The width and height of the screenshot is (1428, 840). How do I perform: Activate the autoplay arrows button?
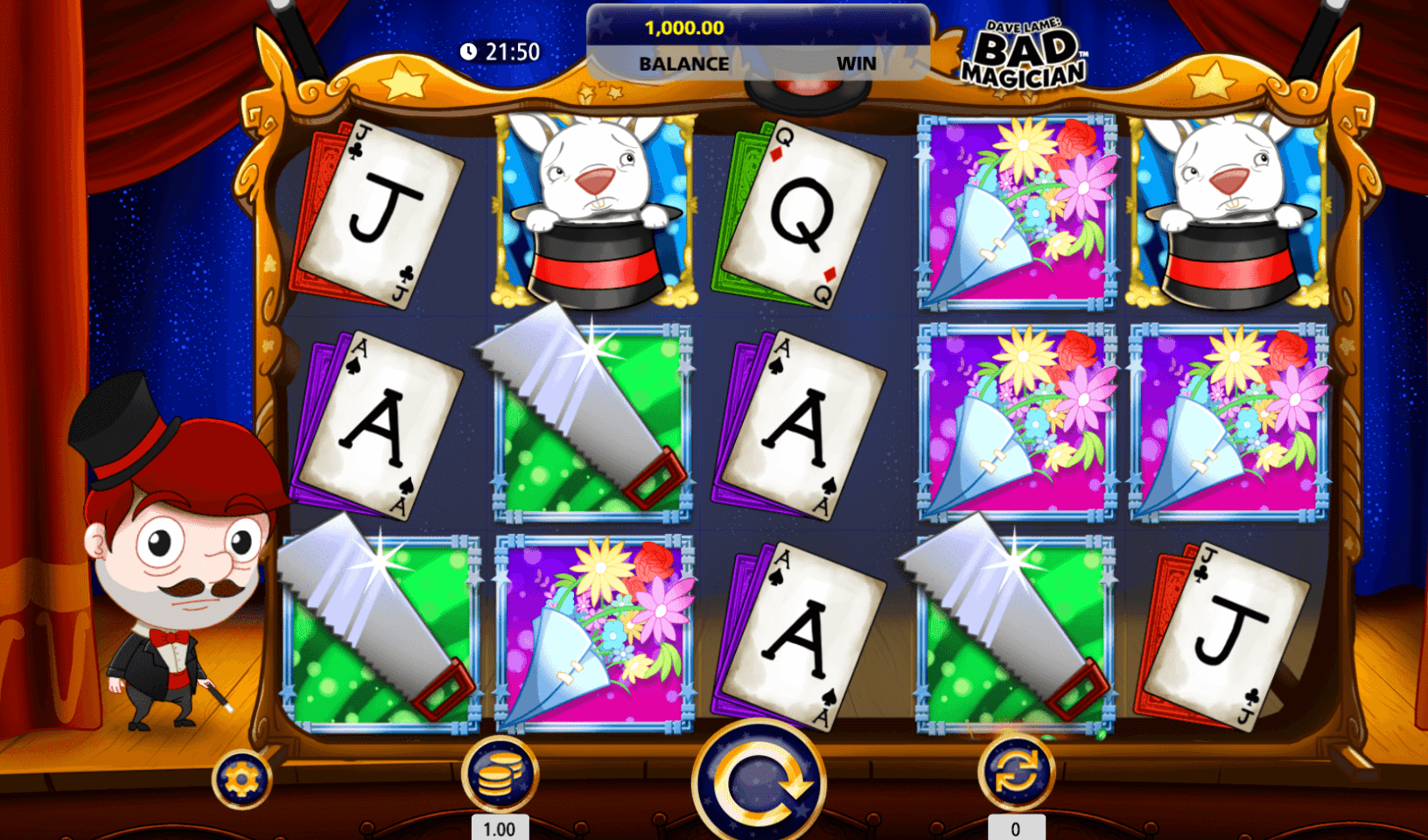pos(1015,773)
